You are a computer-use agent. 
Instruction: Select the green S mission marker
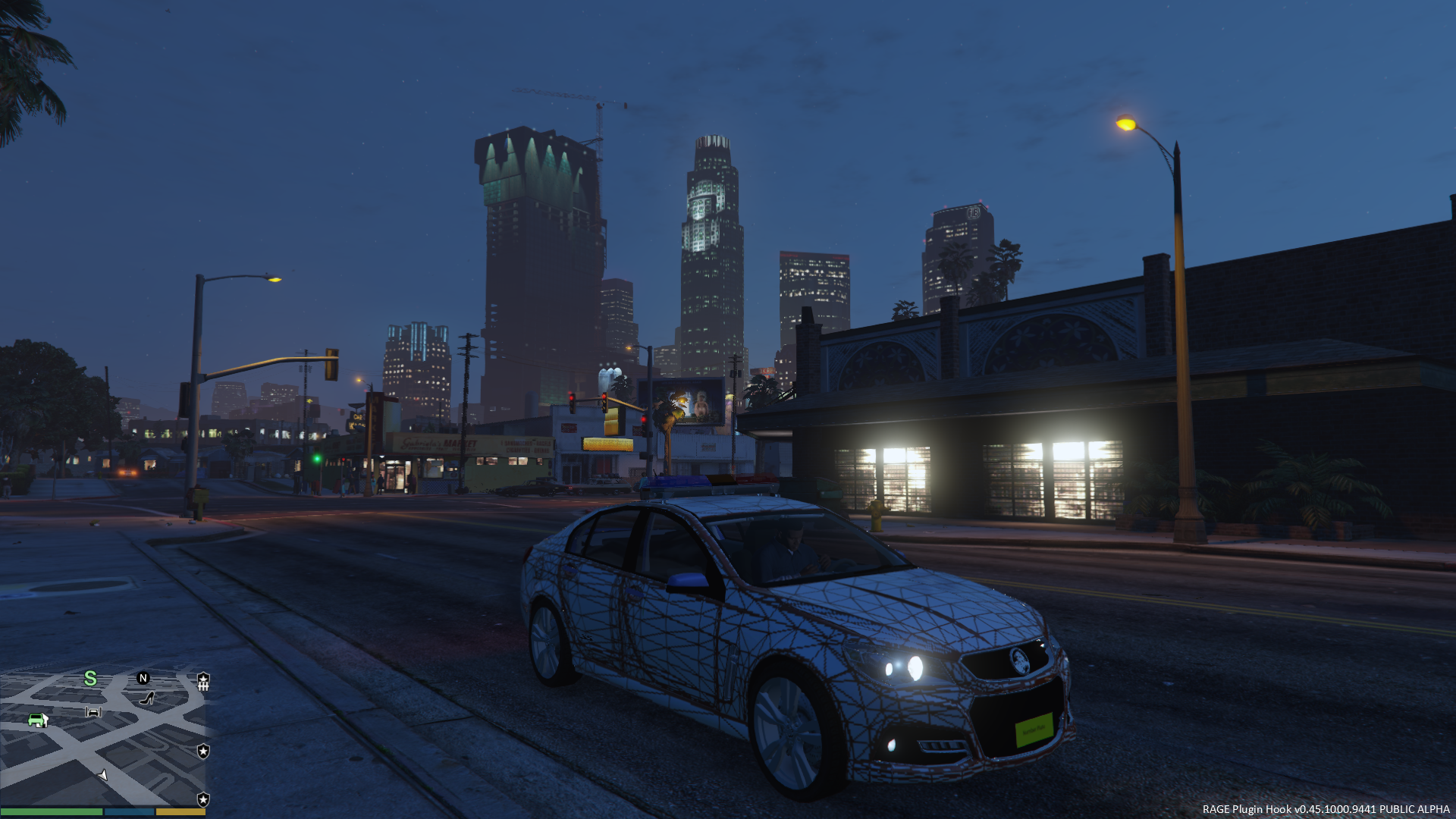coord(90,678)
